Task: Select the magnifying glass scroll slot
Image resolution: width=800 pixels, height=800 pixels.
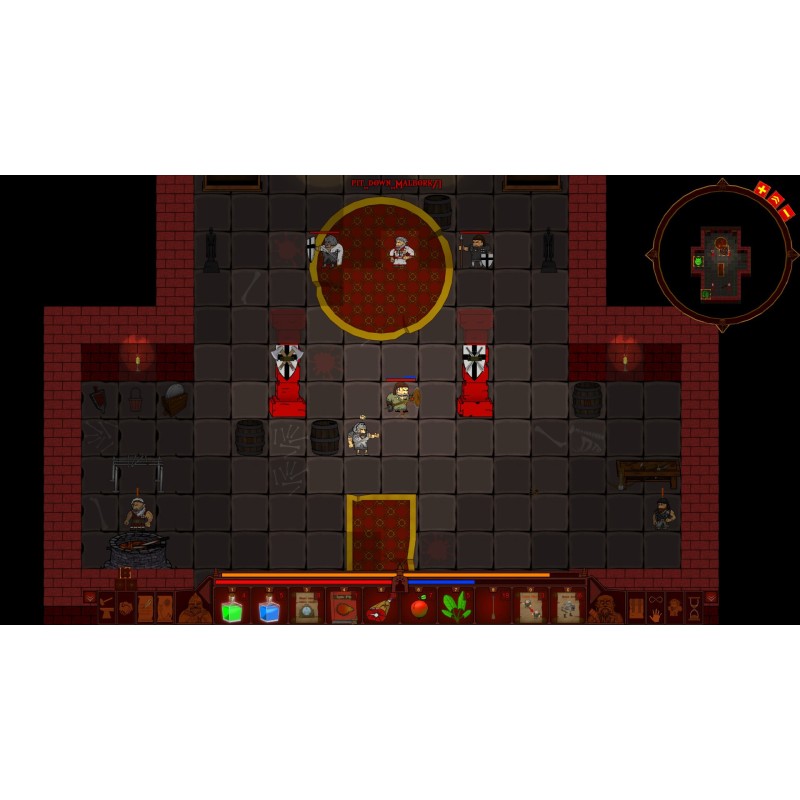Action: click(306, 608)
